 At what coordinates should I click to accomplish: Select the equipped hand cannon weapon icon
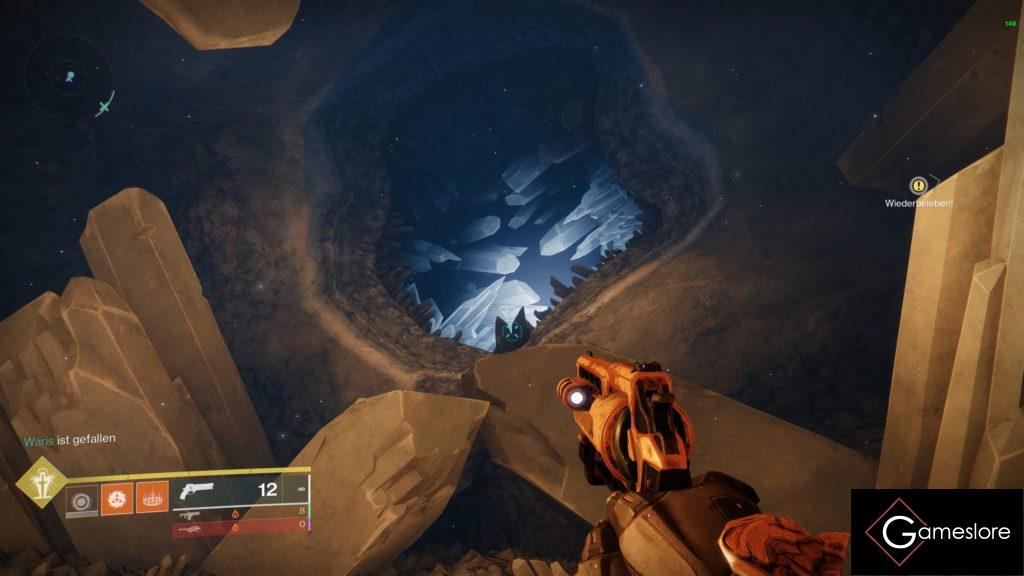point(194,491)
